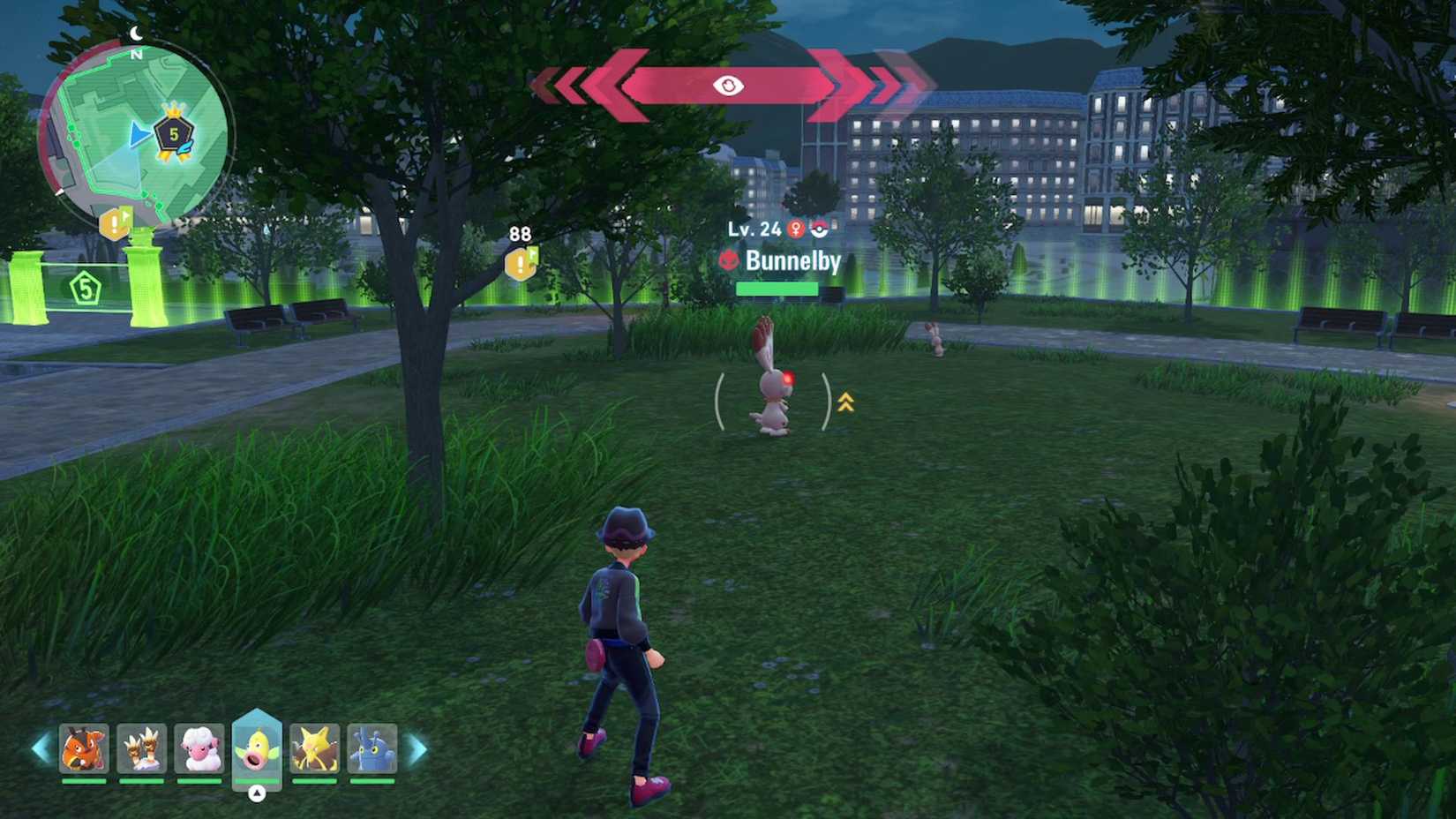Select Kadabra in the party lineup
Viewport: 1456px width, 819px height.
[315, 748]
